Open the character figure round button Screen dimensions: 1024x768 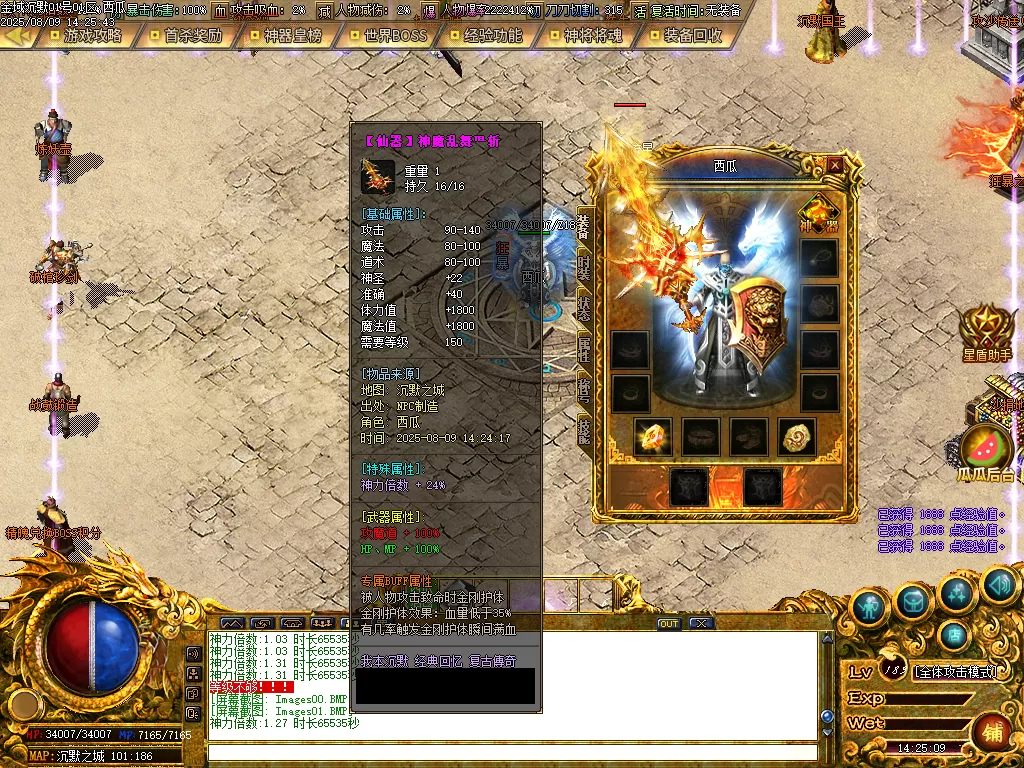point(868,605)
